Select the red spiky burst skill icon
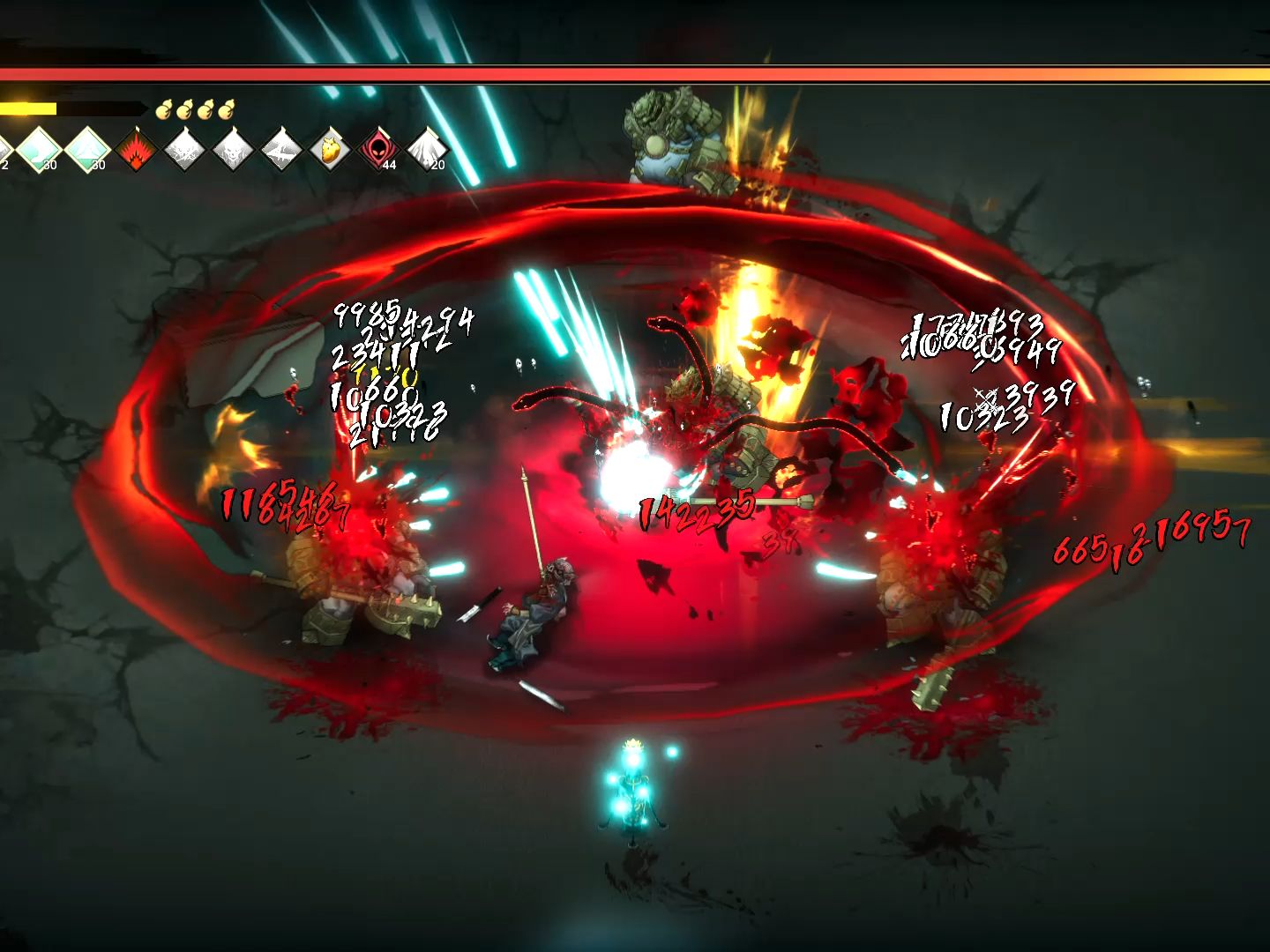This screenshot has height=952, width=1270. pos(136,149)
